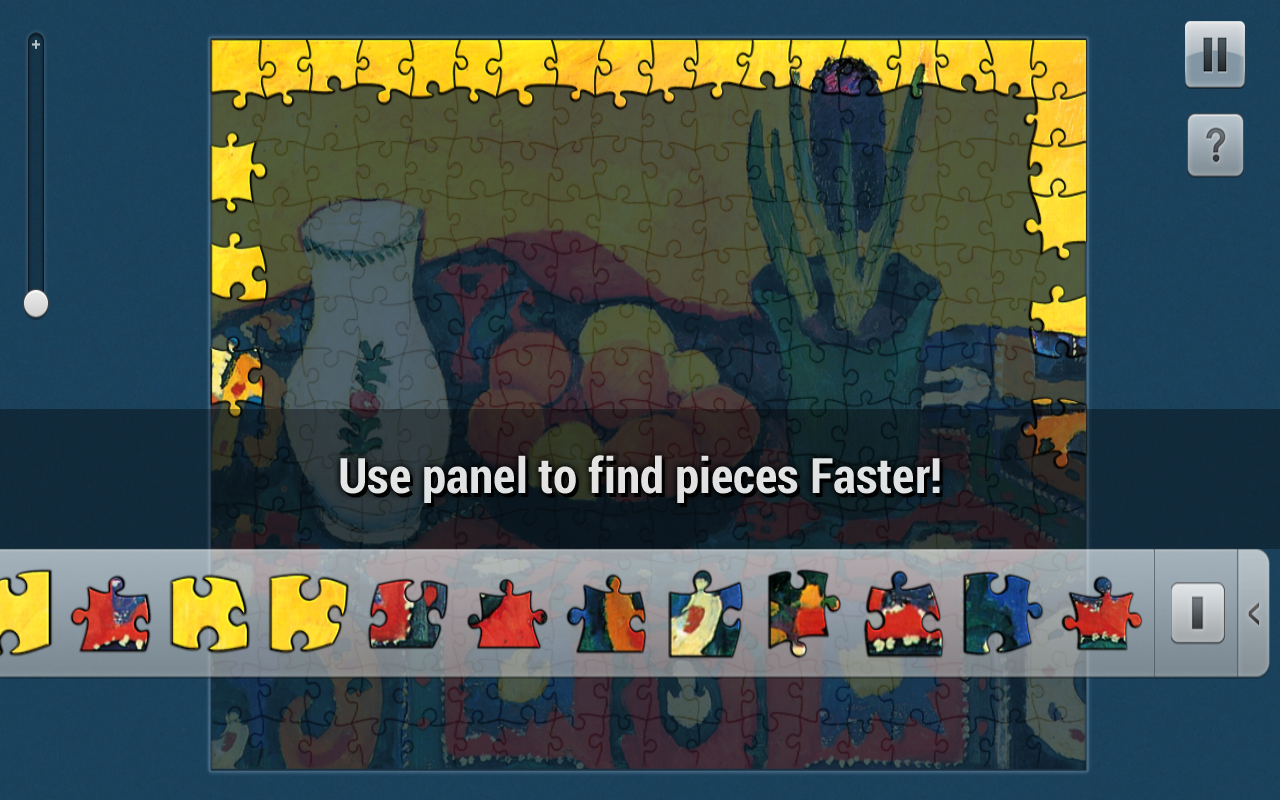Click the plus icon atop the zoom slider
Image resolution: width=1280 pixels, height=800 pixels.
pos(35,44)
